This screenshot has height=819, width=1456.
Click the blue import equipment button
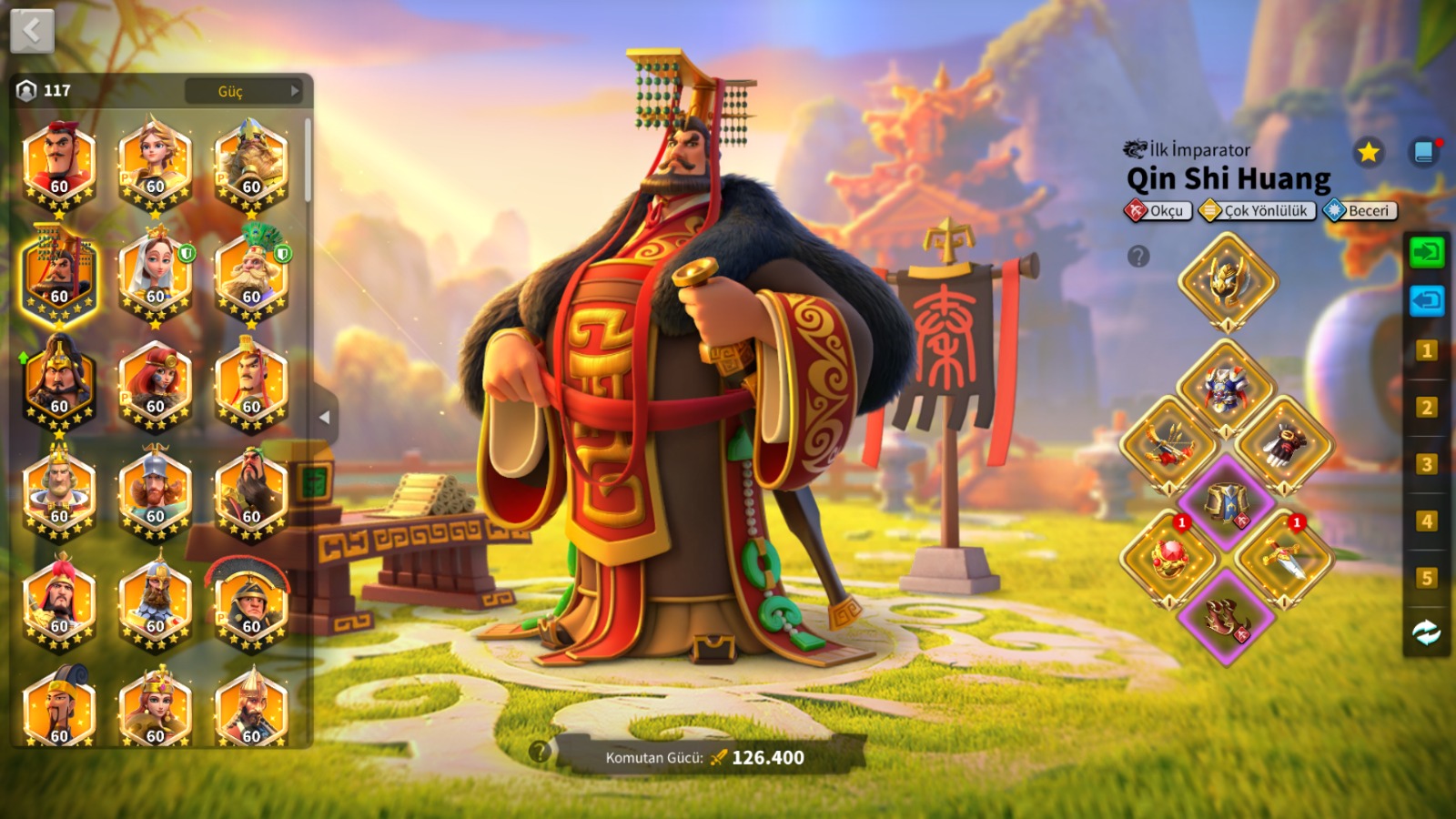[1426, 300]
